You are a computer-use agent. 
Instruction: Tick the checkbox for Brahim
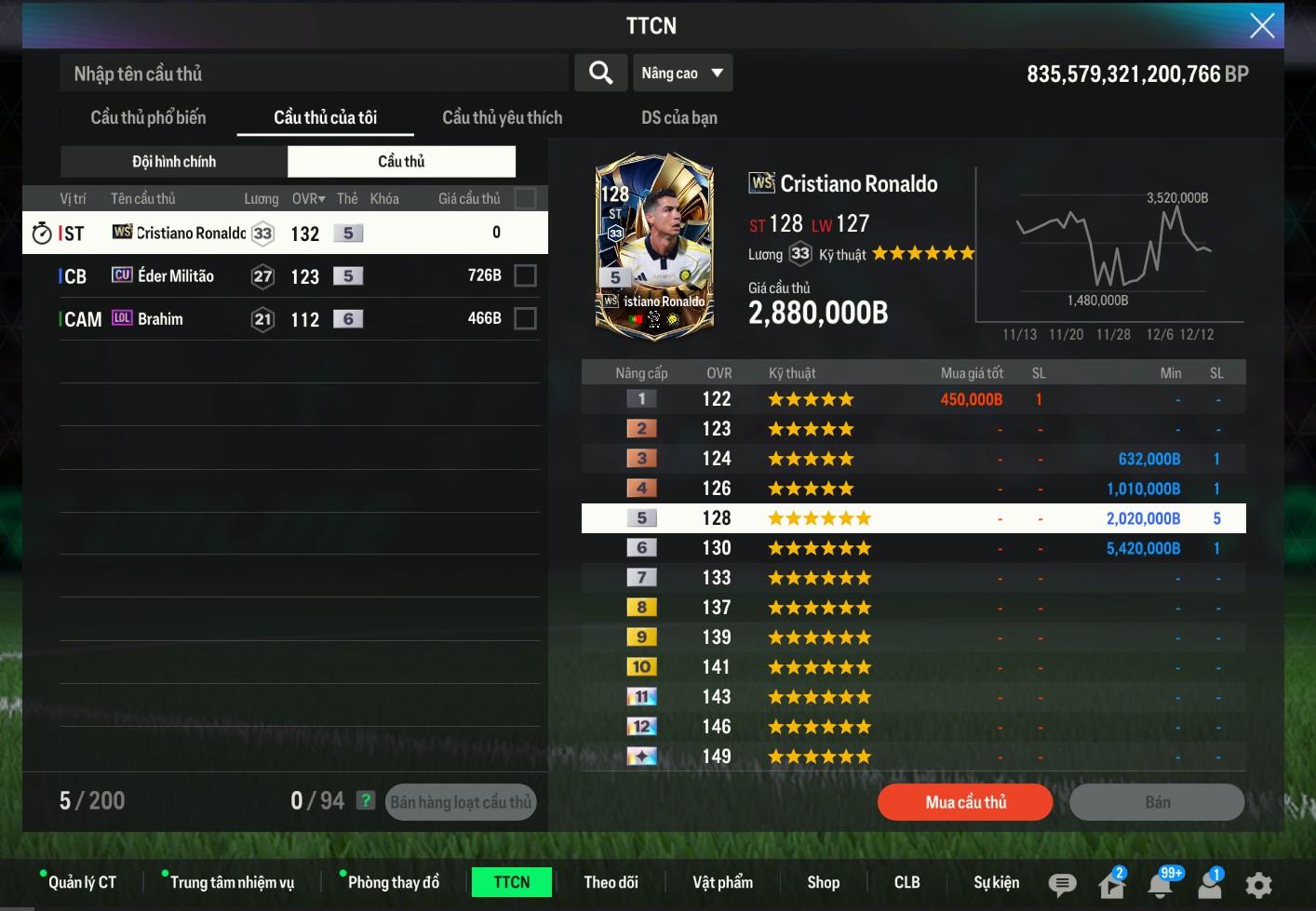[x=525, y=319]
